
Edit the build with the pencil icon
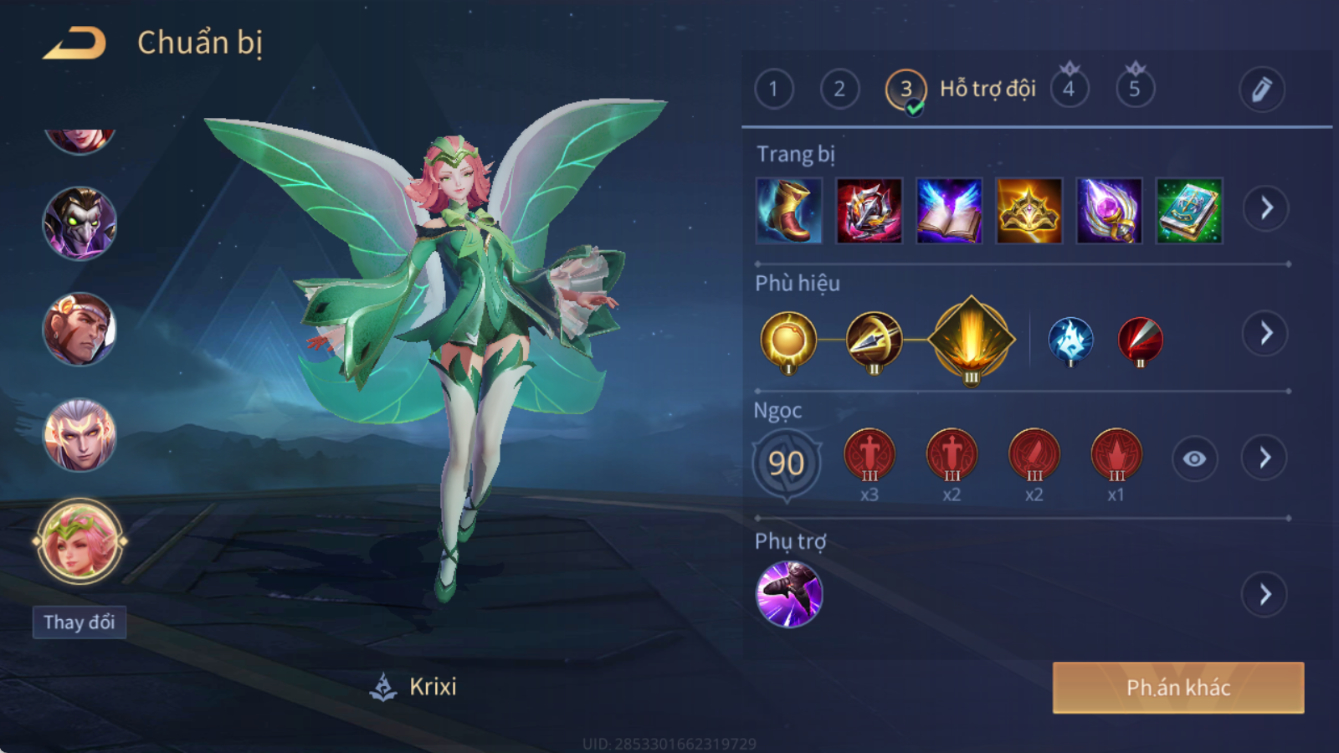[1262, 90]
